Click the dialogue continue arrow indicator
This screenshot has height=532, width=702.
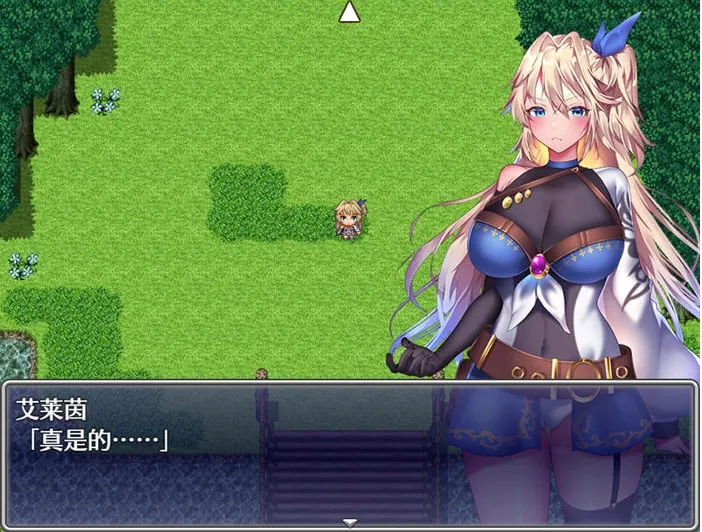[x=349, y=522]
